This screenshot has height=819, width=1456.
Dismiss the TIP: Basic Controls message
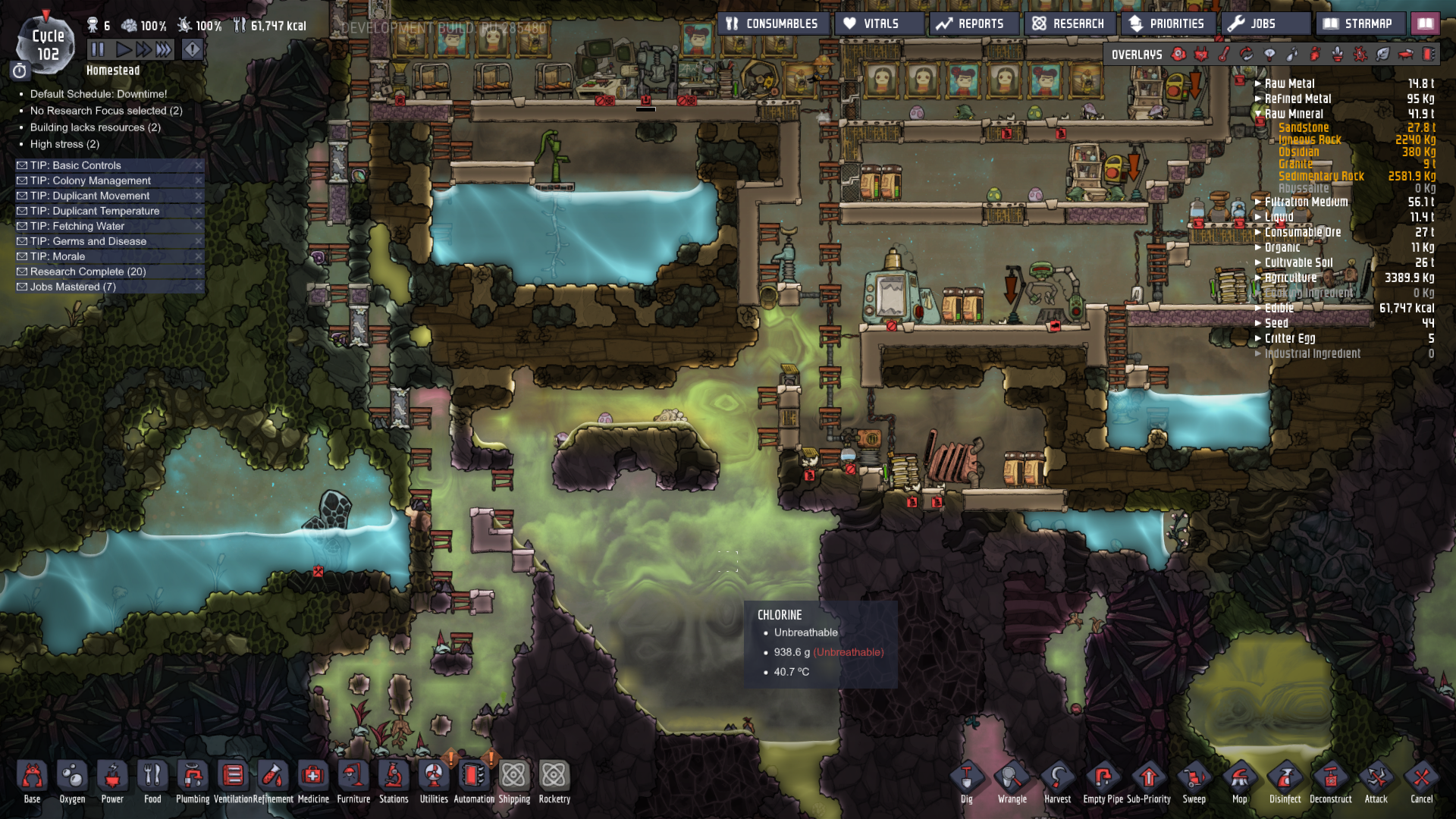199,165
